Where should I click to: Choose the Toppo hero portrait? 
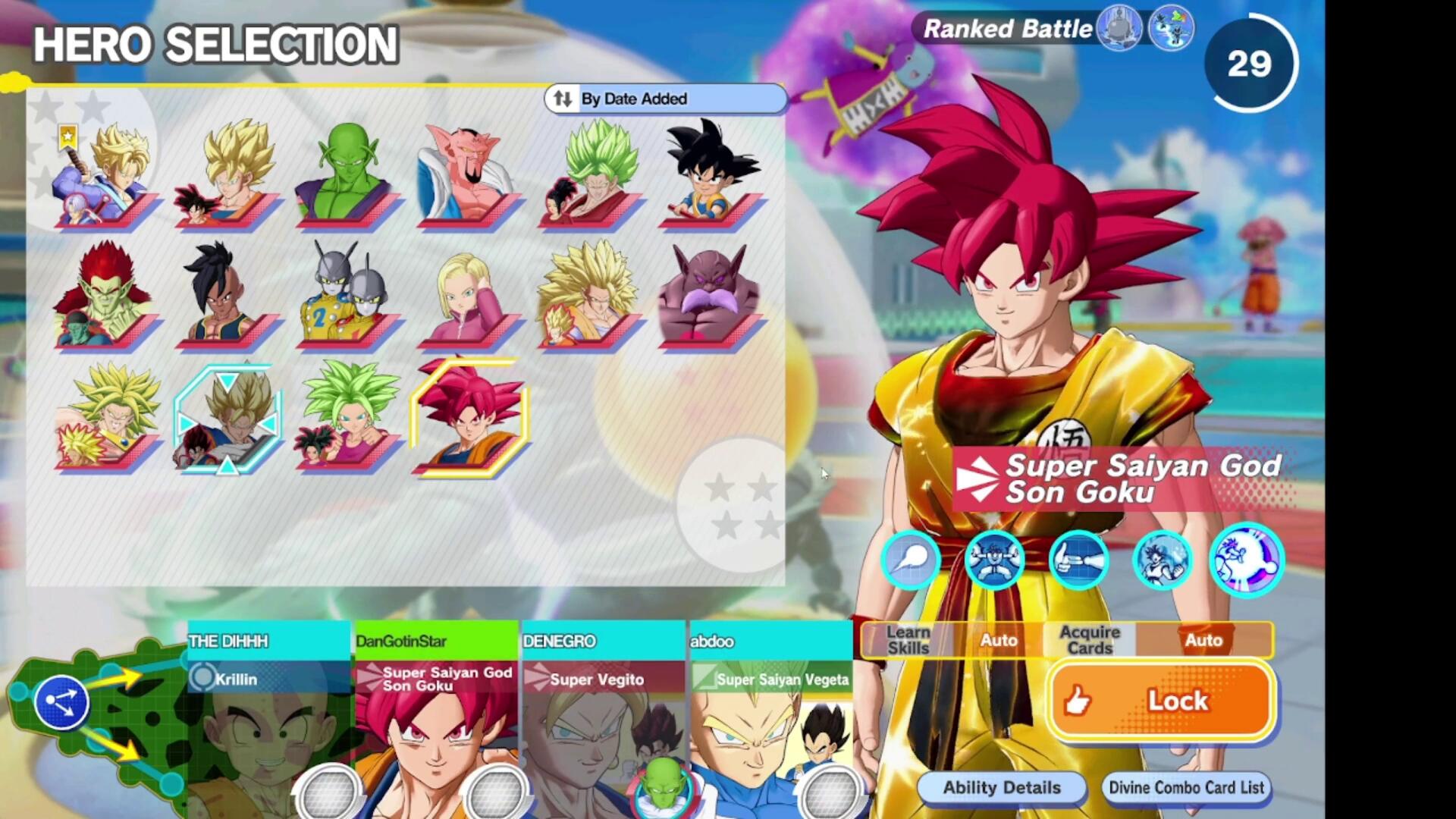point(708,297)
